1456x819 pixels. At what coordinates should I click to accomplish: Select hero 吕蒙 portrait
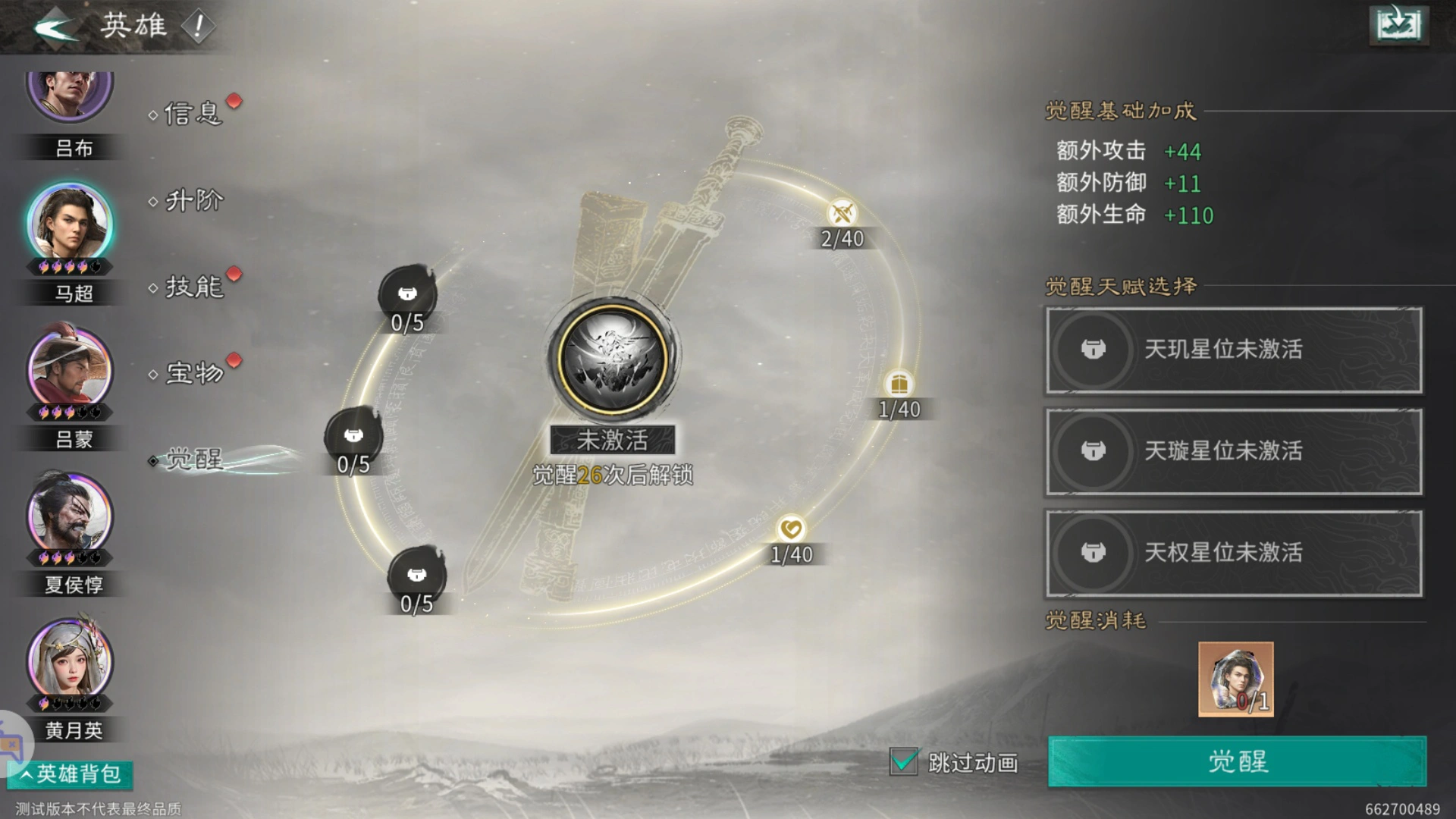click(70, 370)
